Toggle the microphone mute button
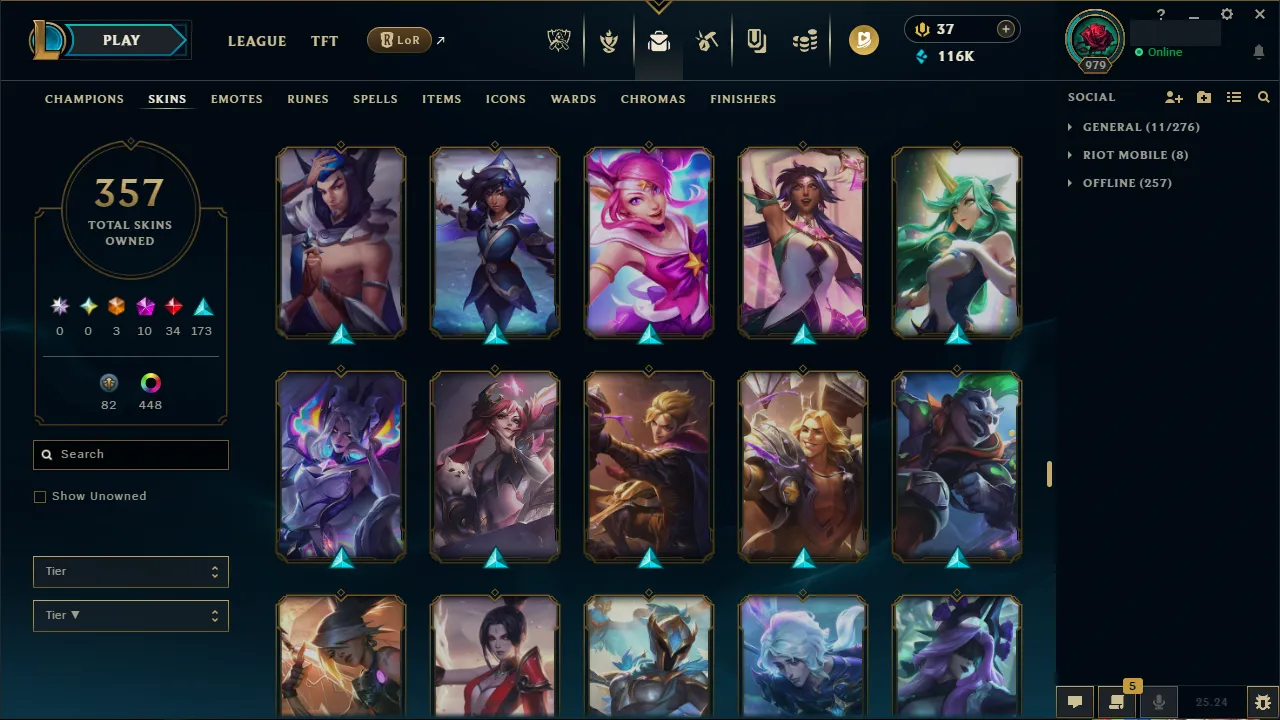This screenshot has height=720, width=1280. click(x=1158, y=700)
